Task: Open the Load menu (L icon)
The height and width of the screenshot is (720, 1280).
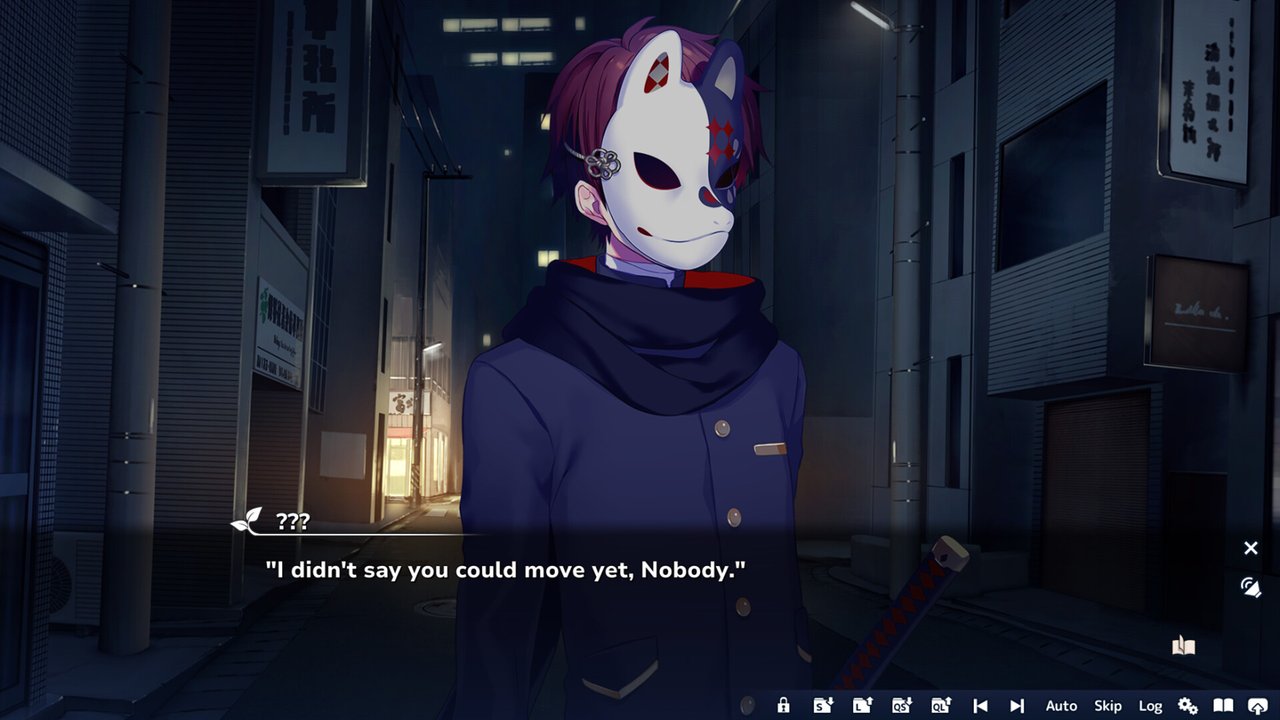Action: click(862, 706)
